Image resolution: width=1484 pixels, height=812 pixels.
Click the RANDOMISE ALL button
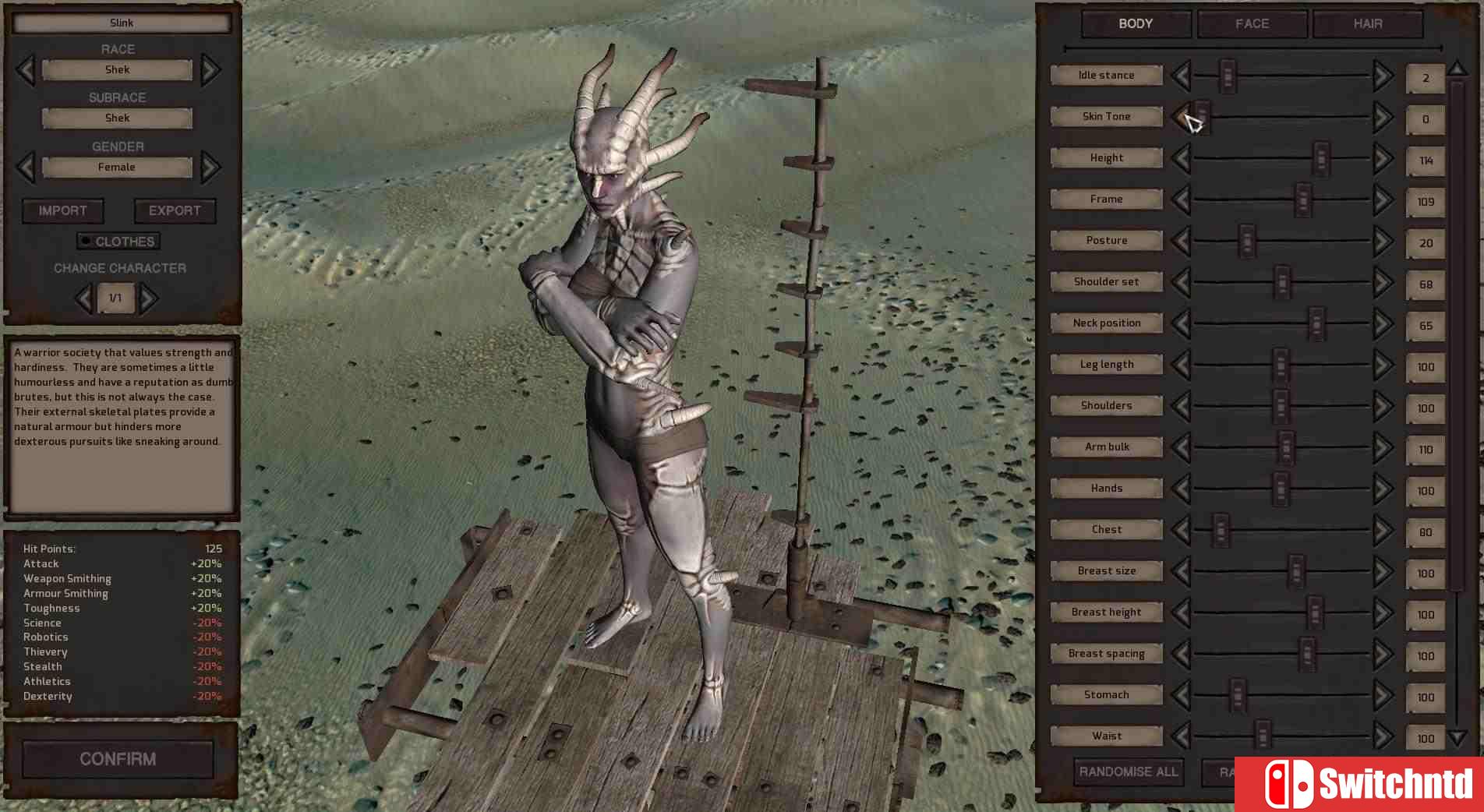(x=1127, y=772)
